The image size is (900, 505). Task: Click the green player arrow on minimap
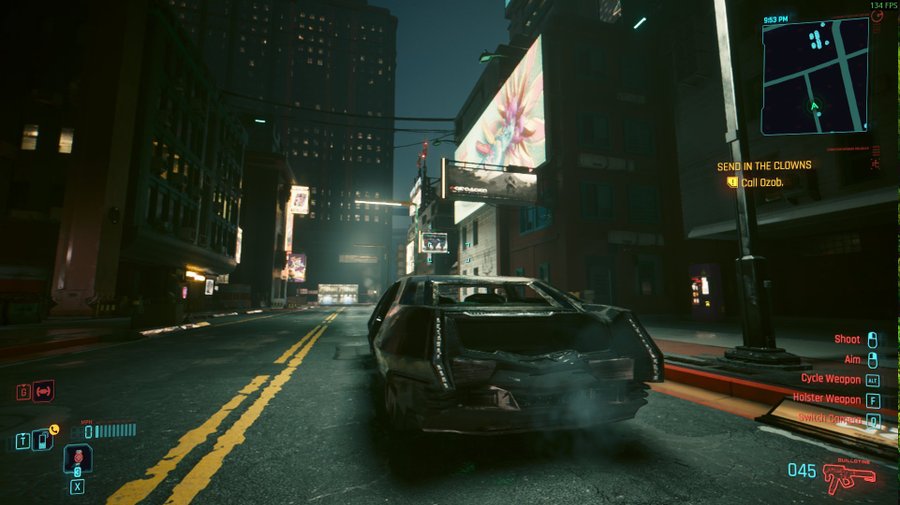pos(816,104)
